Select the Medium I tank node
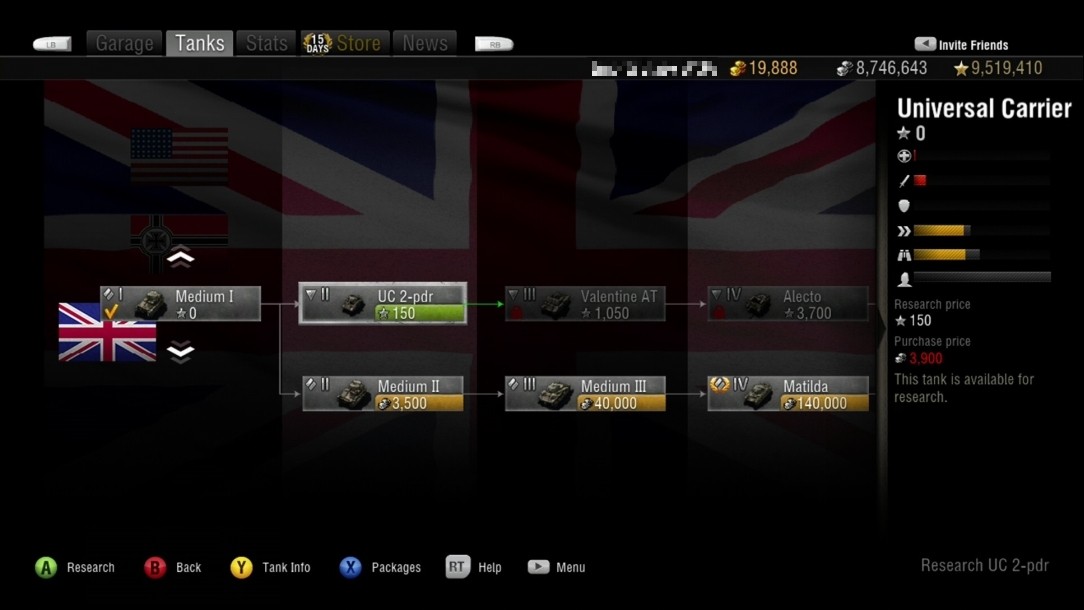Screen dimensions: 1084x610 point(181,304)
